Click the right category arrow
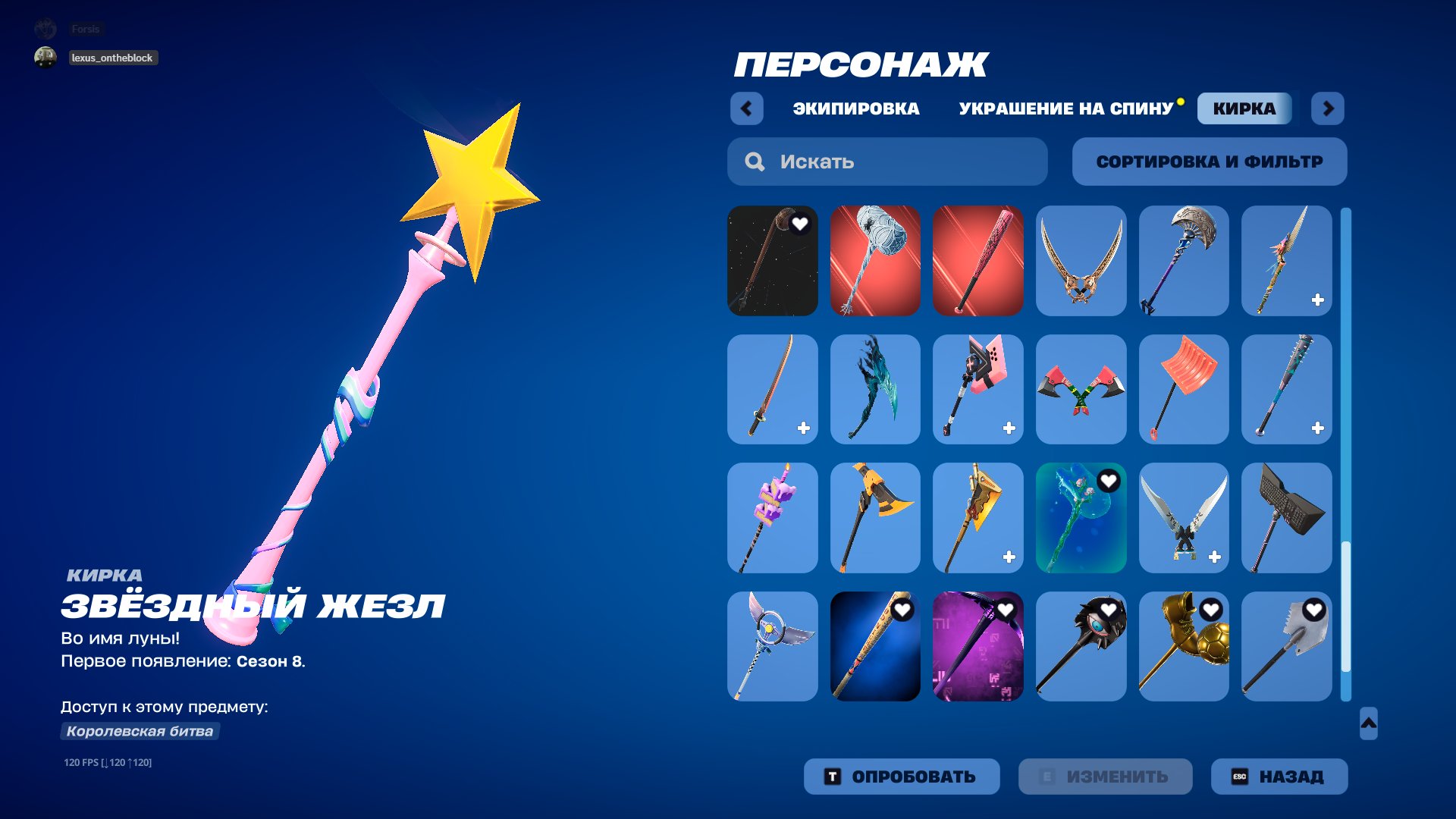The image size is (1456, 819). pos(1328,108)
